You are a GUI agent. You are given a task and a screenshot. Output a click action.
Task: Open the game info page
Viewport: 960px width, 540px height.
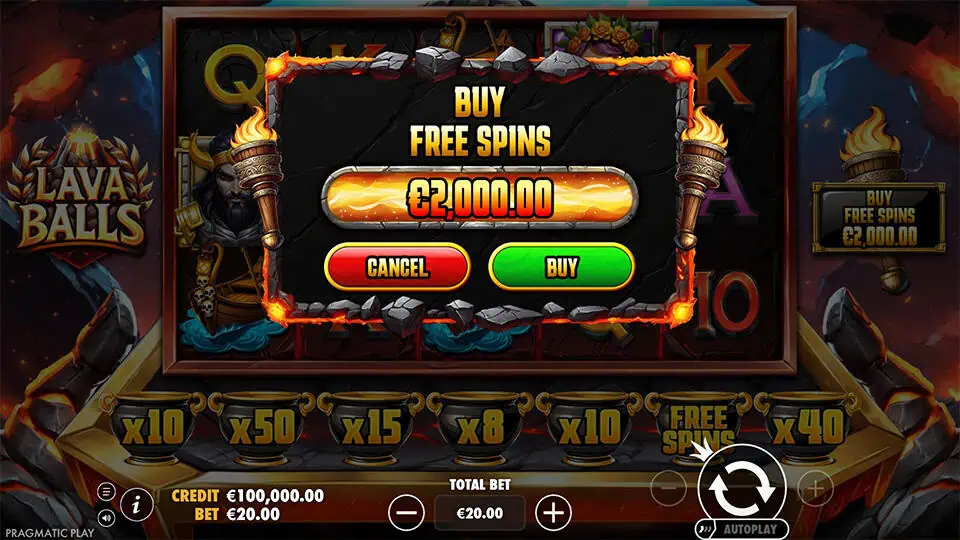pos(136,502)
